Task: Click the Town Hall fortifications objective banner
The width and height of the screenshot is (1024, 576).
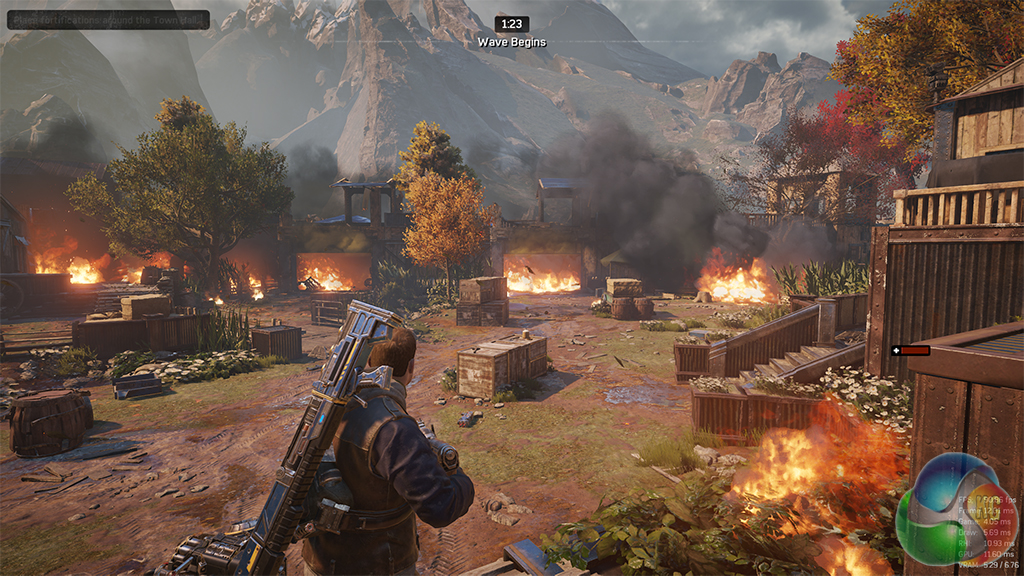Action: 108,19
